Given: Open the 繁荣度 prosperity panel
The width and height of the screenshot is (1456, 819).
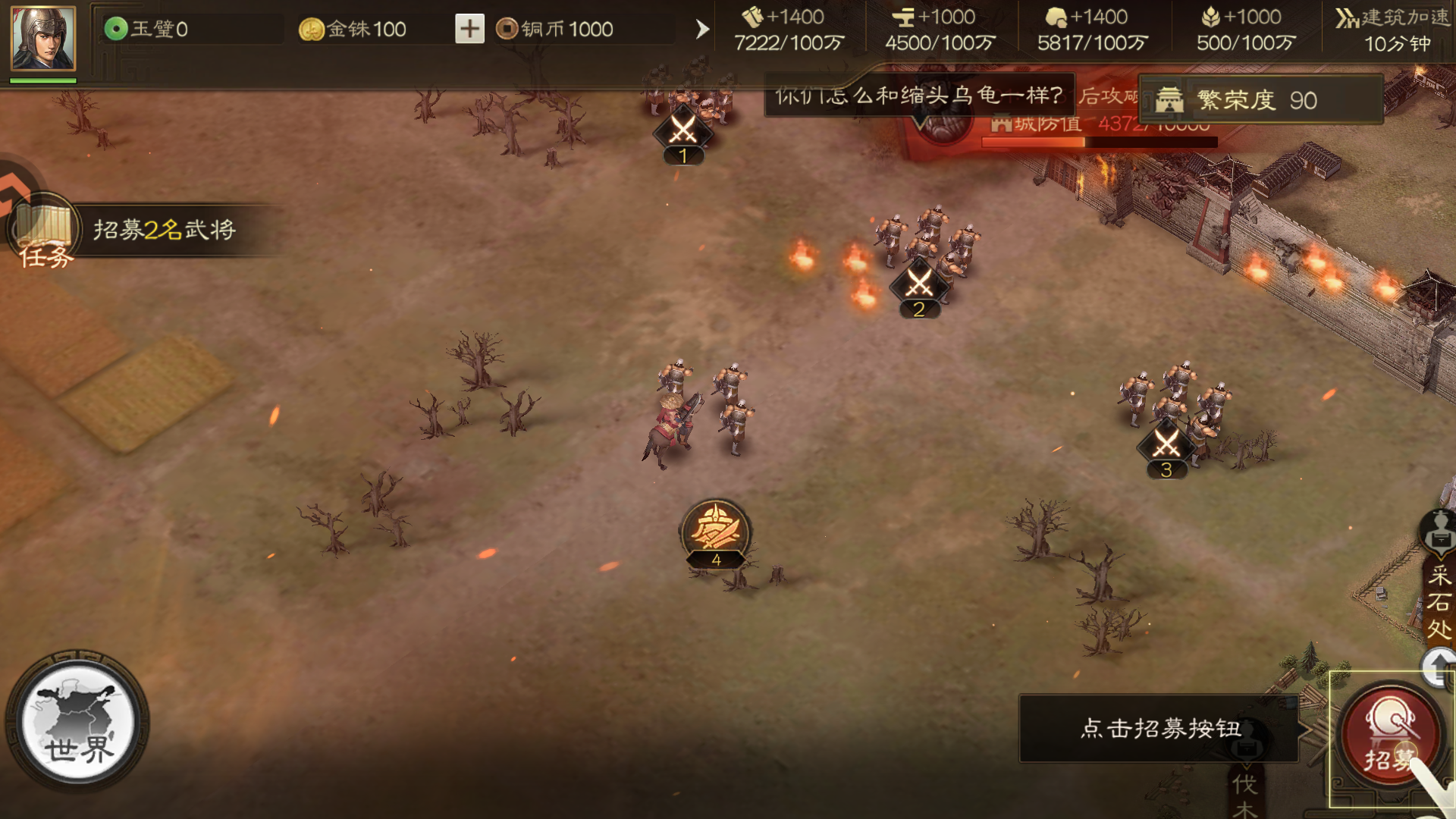Looking at the screenshot, I should [1260, 100].
